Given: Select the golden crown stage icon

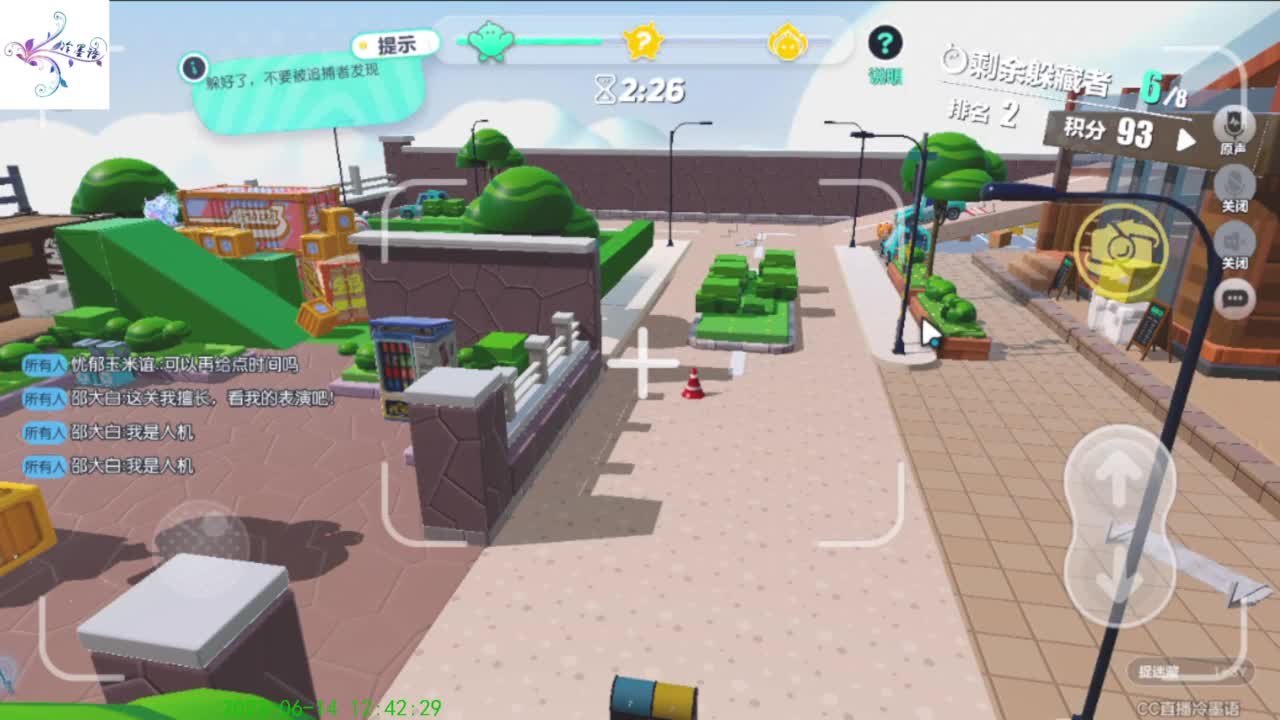Looking at the screenshot, I should 791,40.
